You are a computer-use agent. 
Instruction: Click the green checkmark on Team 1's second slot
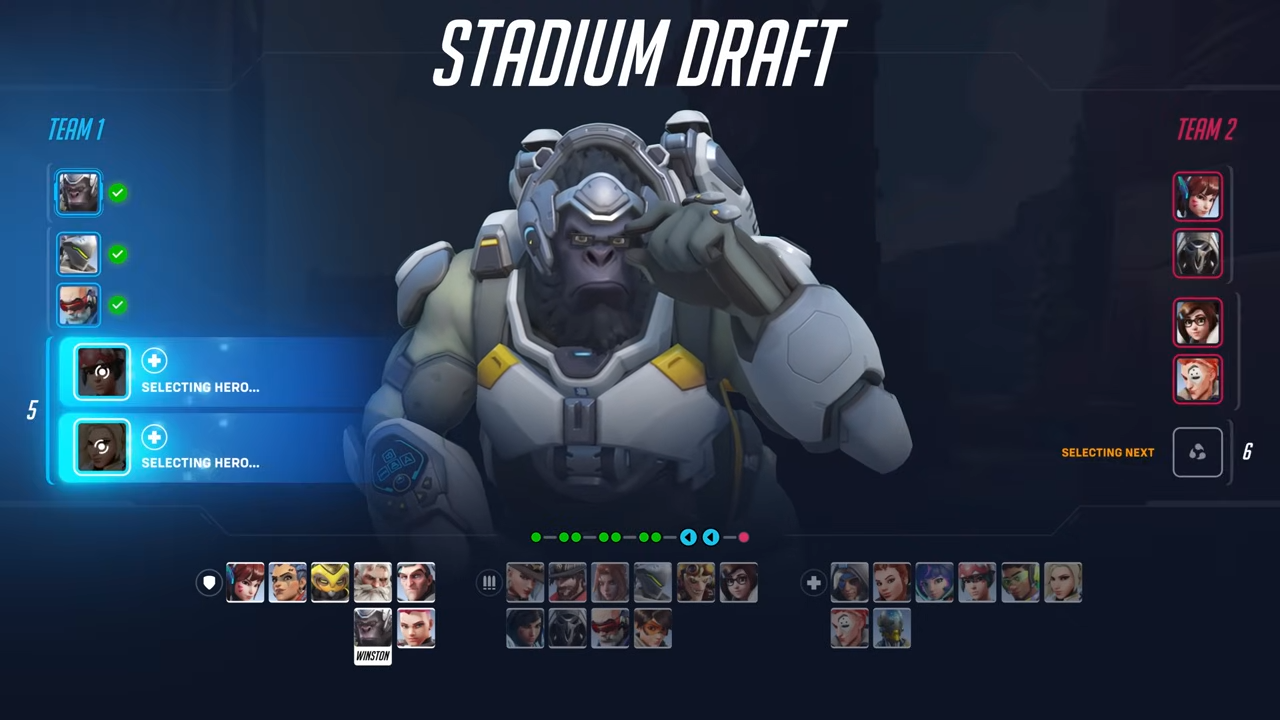[118, 254]
